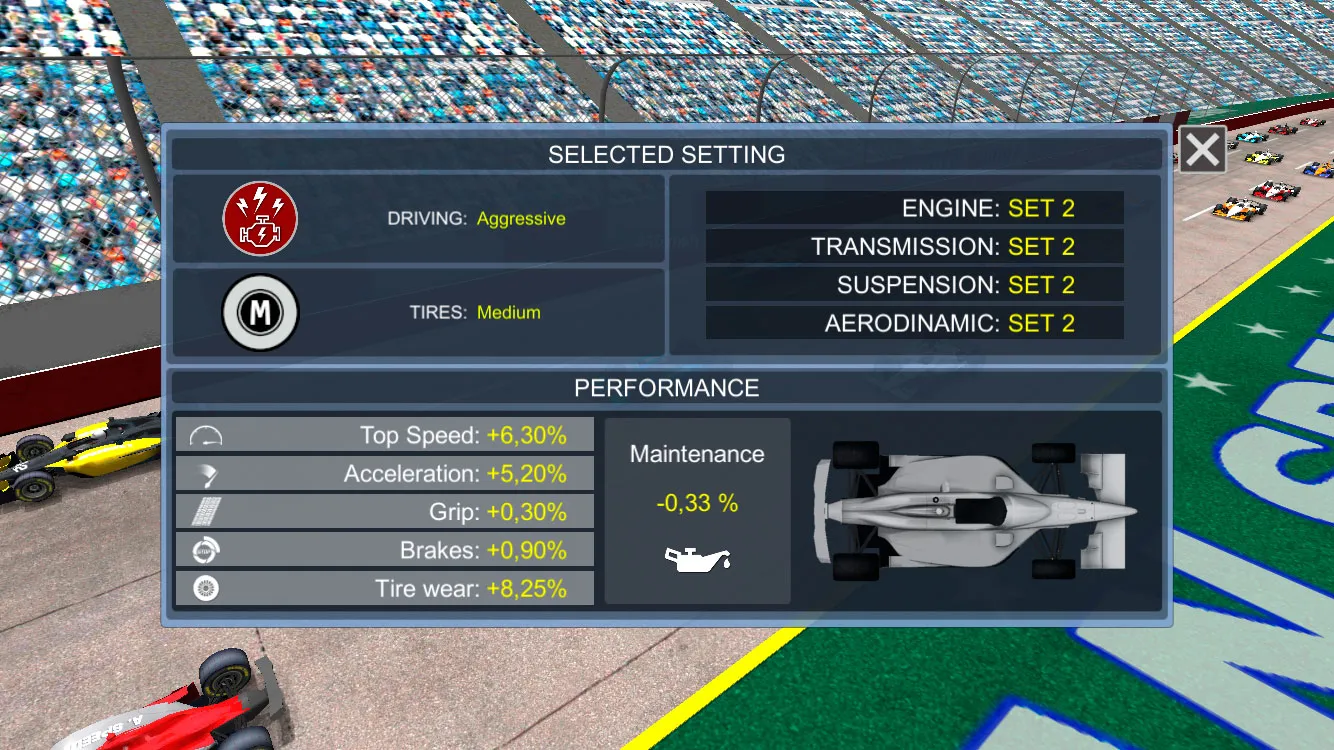Select the Medium tires compound icon
This screenshot has height=750, width=1334.
pos(259,312)
